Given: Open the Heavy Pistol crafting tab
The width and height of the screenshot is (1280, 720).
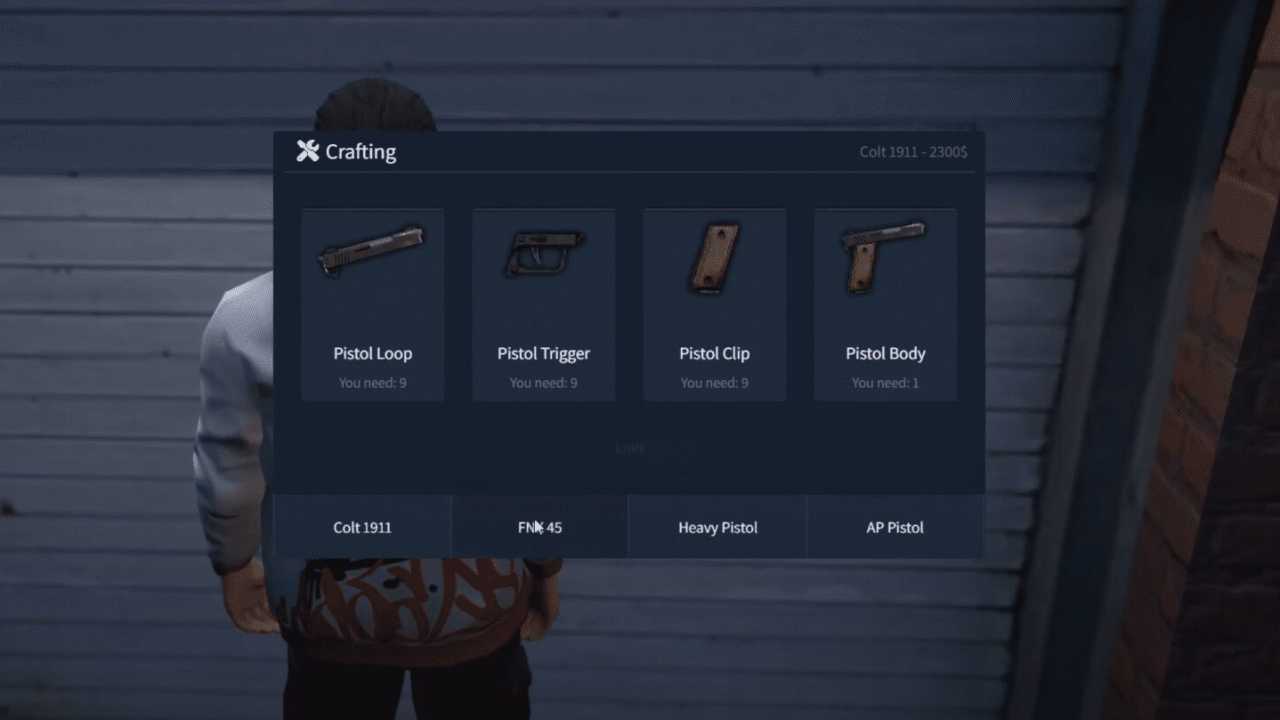Looking at the screenshot, I should click(x=717, y=527).
